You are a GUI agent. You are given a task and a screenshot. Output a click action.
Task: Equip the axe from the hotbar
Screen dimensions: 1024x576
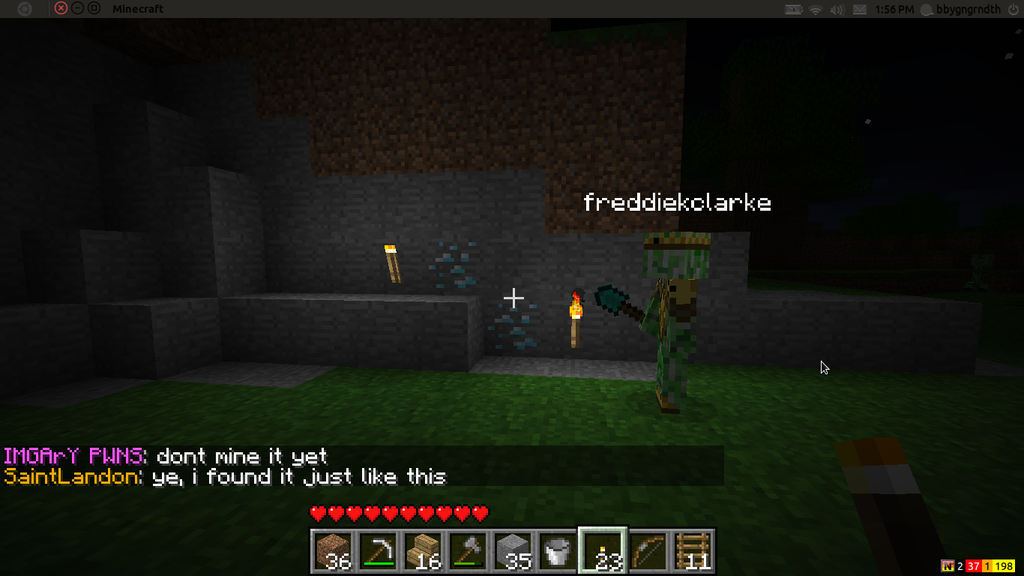point(468,551)
